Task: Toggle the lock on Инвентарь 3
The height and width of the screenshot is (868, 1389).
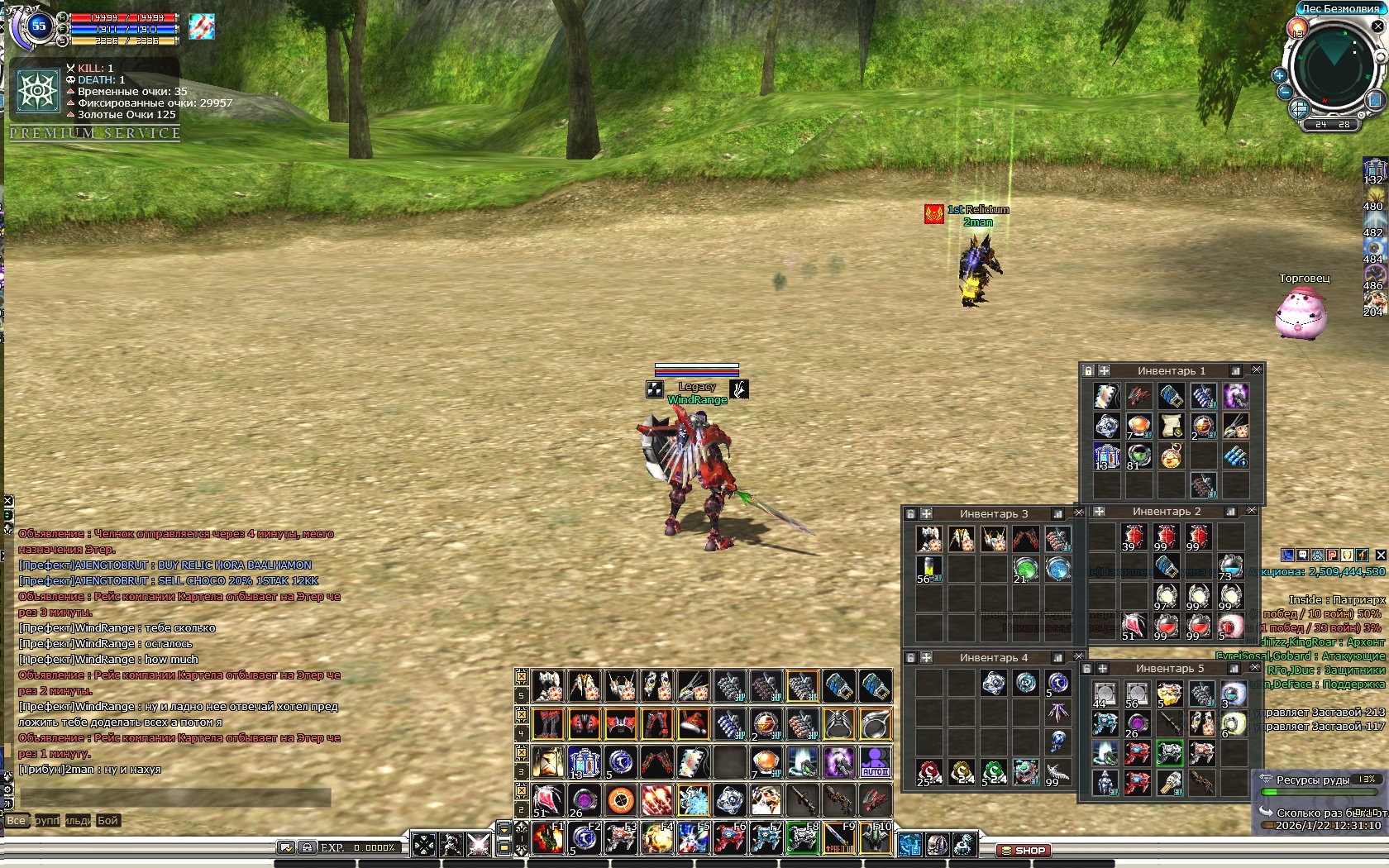Action: pos(910,514)
